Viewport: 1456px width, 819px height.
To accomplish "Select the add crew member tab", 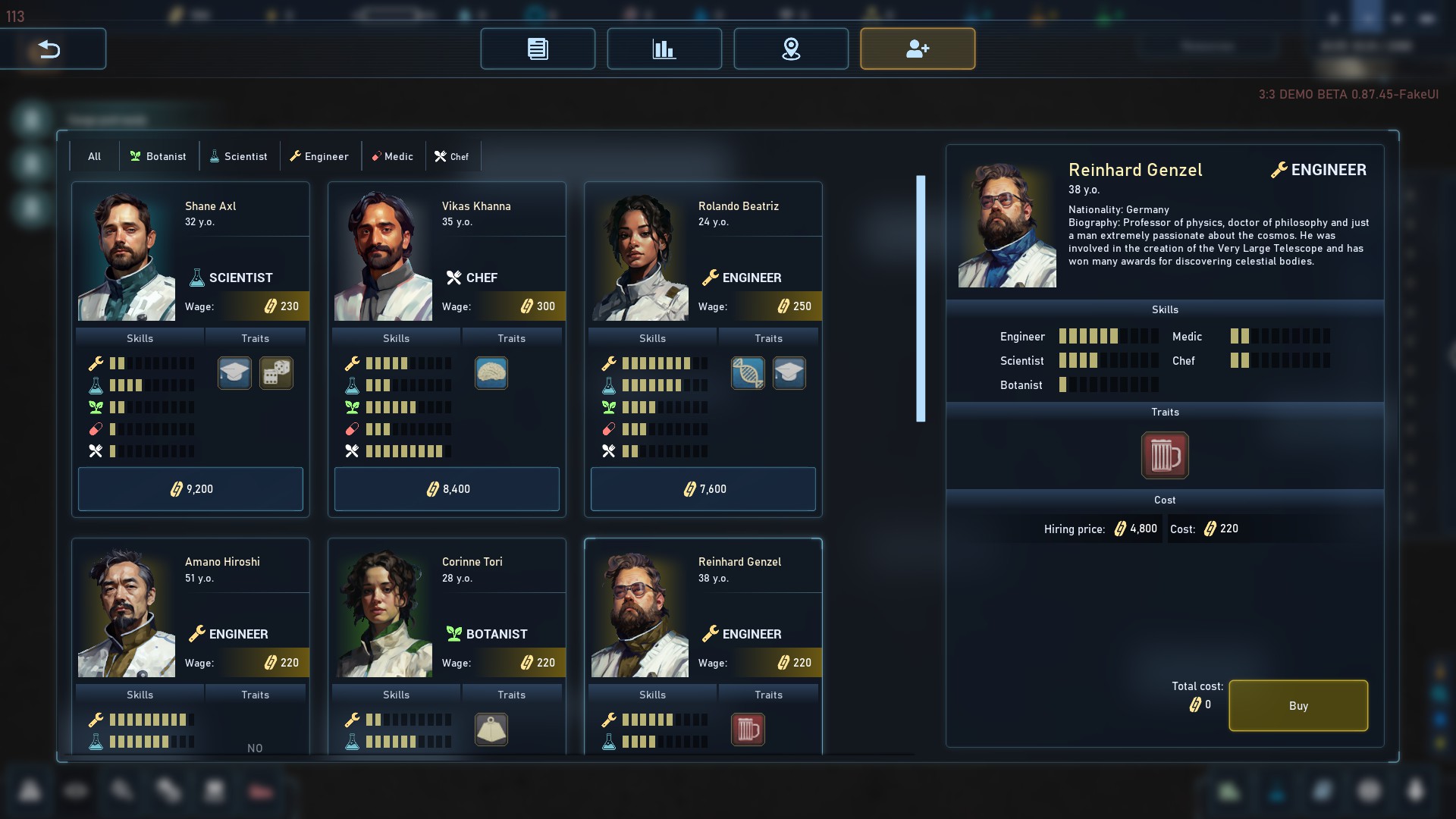I will [x=918, y=49].
